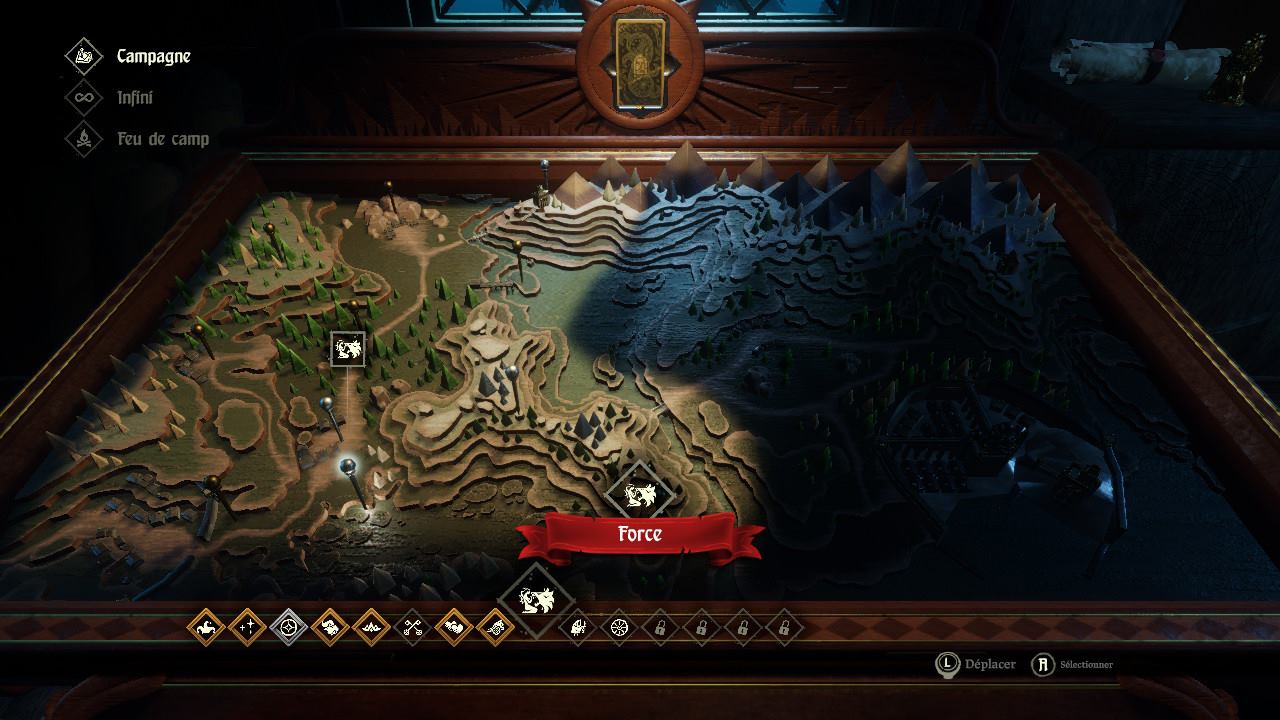Open the Feu de camp menu
Image resolution: width=1280 pixels, height=720 pixels.
pos(161,139)
